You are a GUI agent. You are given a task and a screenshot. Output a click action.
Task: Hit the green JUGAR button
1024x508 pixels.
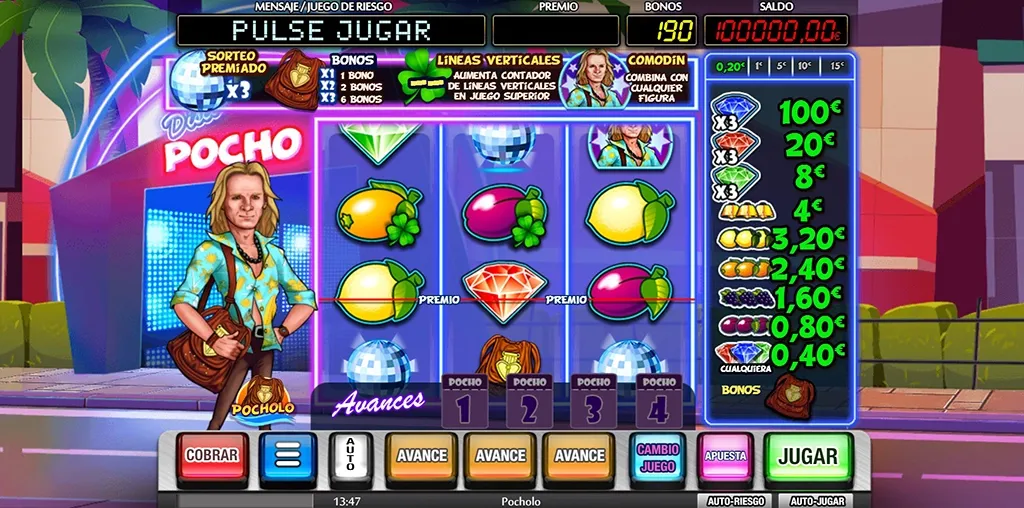(807, 458)
